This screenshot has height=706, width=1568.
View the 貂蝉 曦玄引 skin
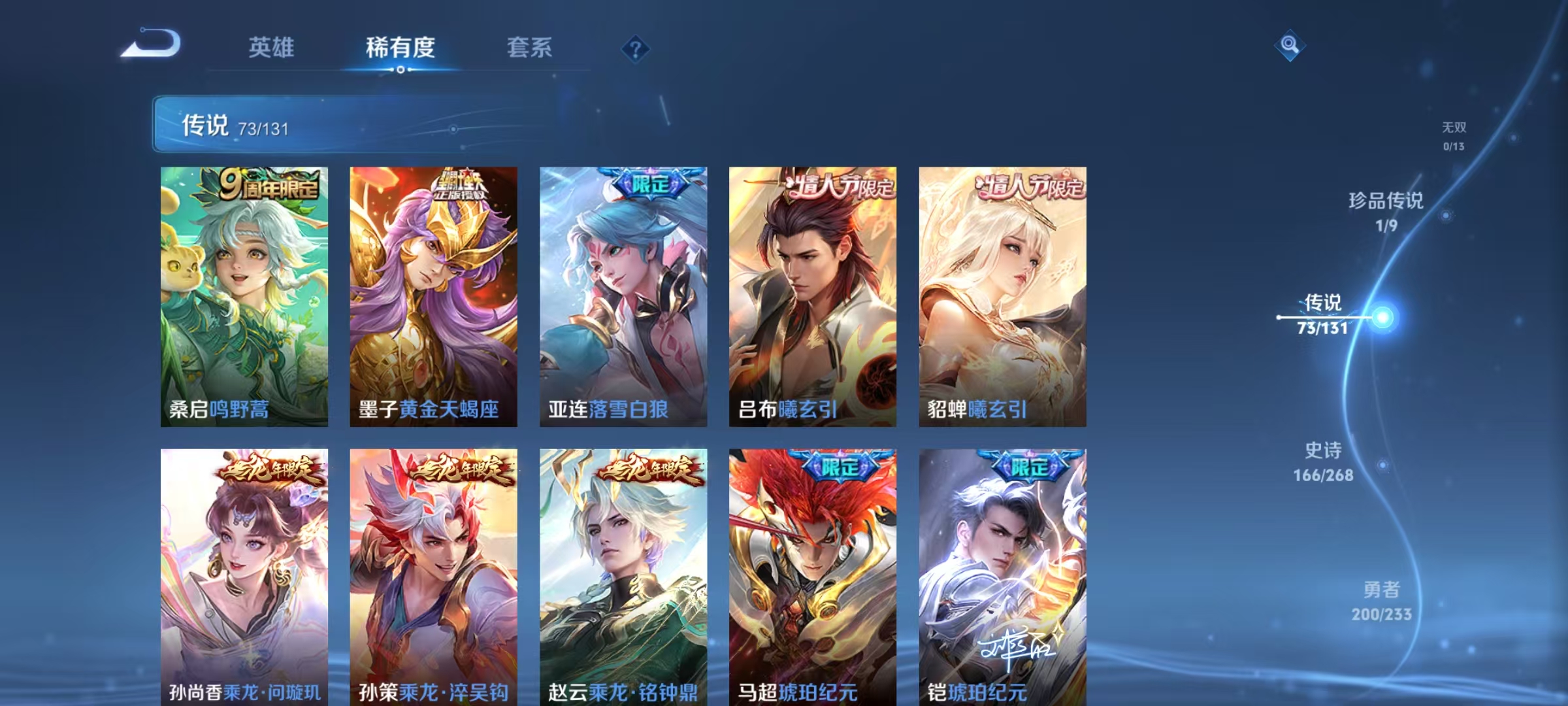click(1006, 294)
